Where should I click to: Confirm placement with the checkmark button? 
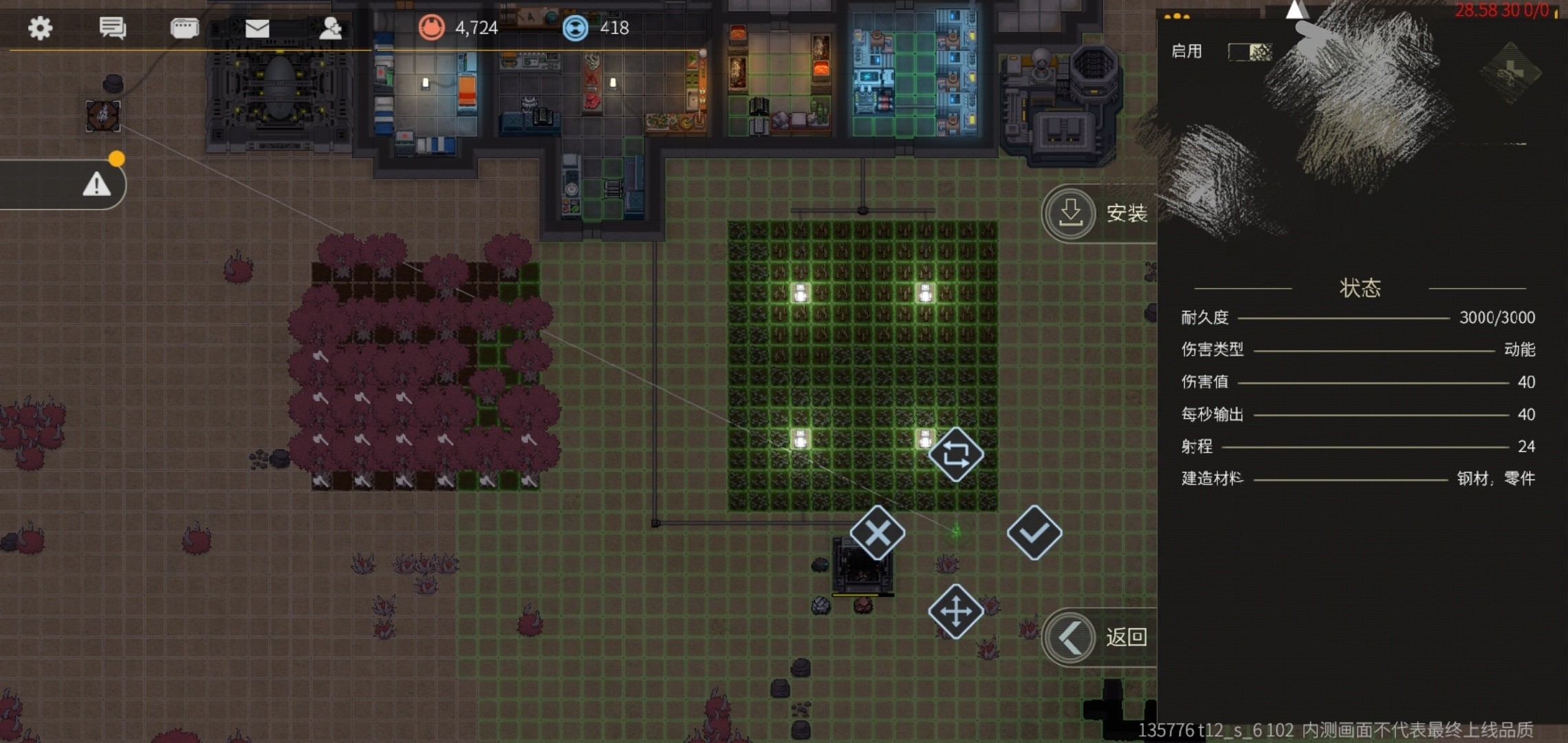1034,532
